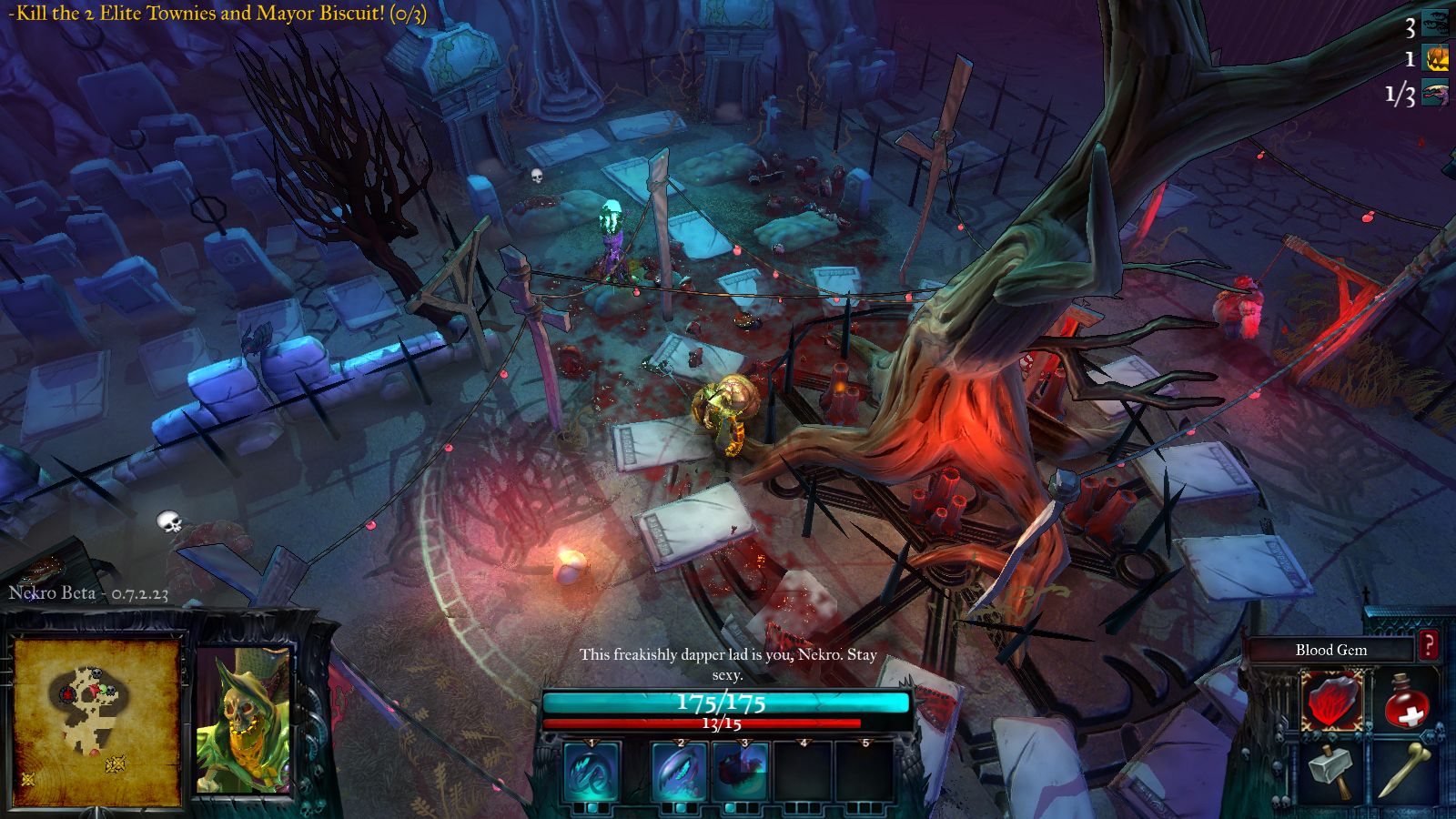Click the three-fanged-mouths counter icon

1435,25
